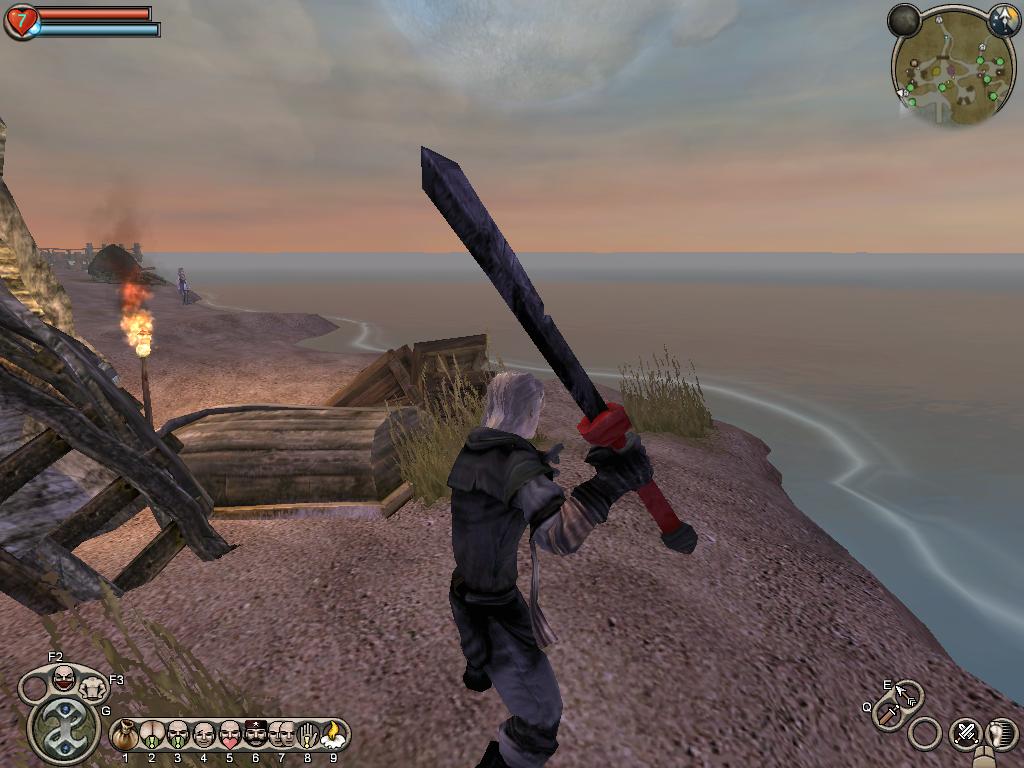
Task: Equip the bow and arrow ranged weapon
Action: 907,693
